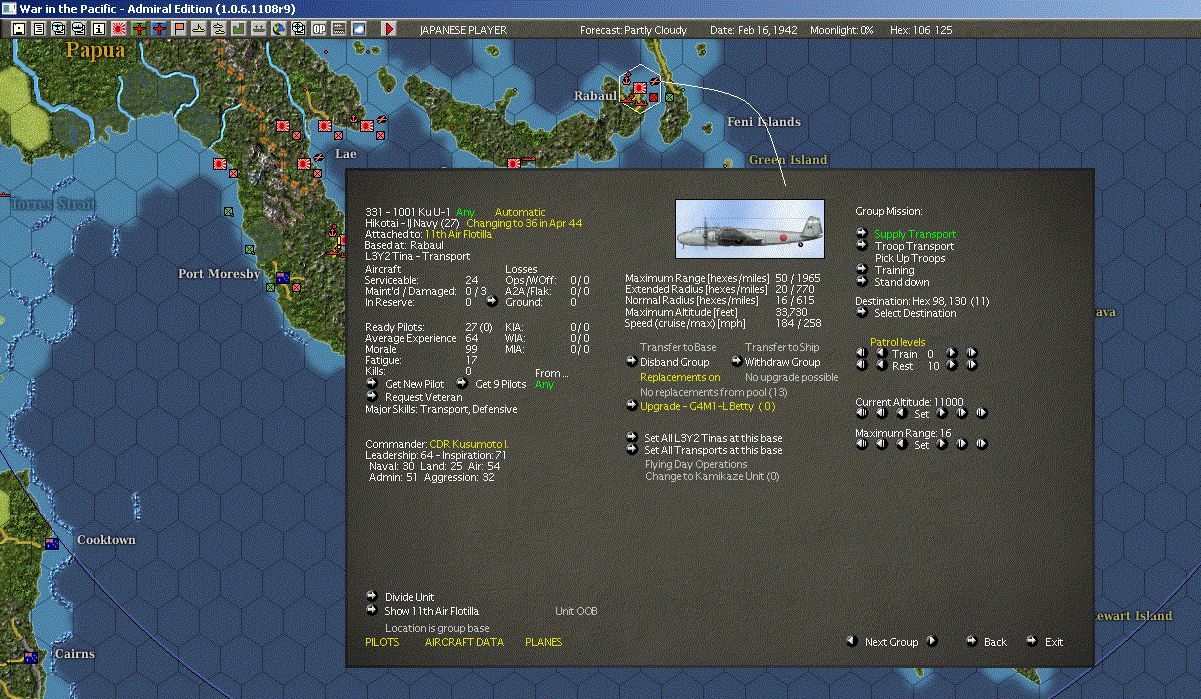Exit the air group window
Viewport: 1201px width, 699px height.
1054,642
